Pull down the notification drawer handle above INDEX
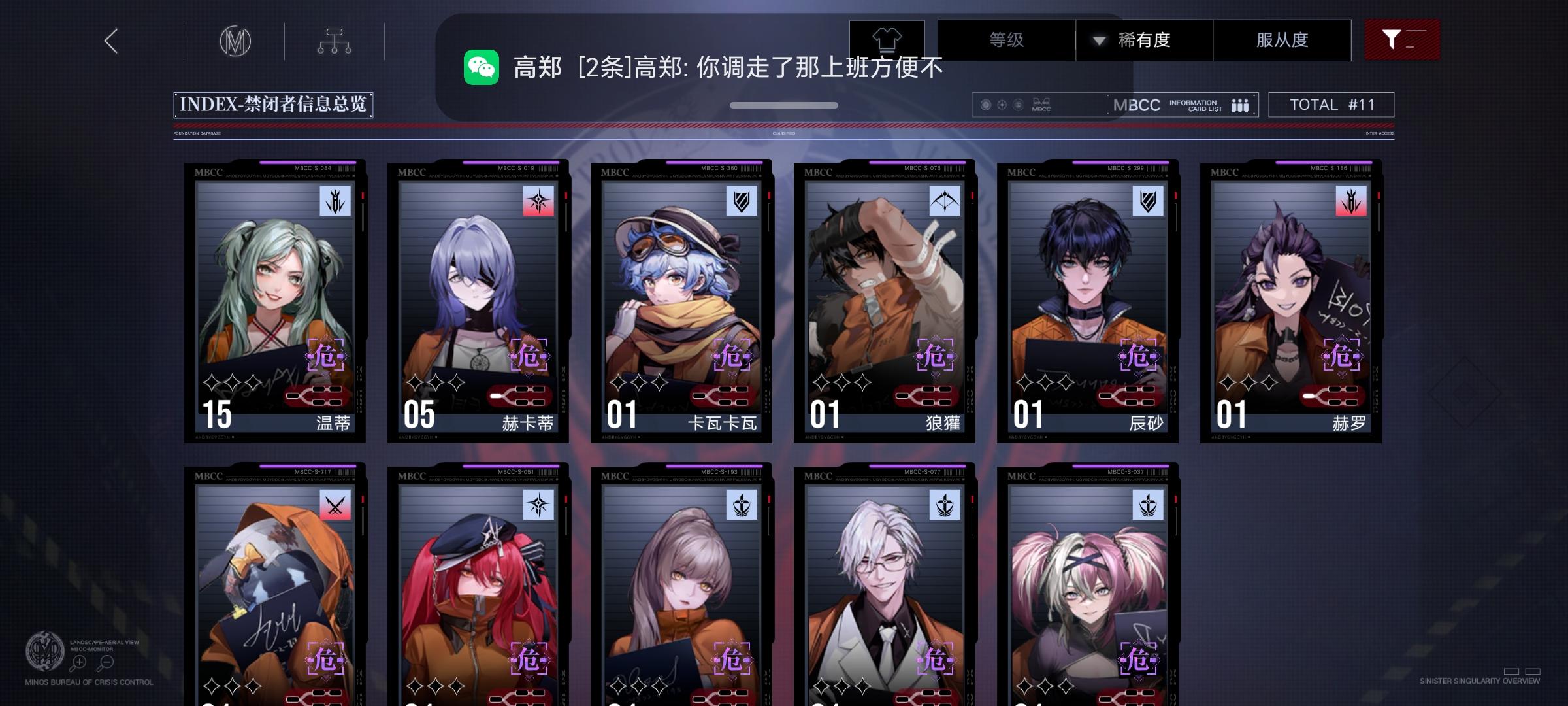Viewport: 1568px width, 706px height. pos(784,105)
